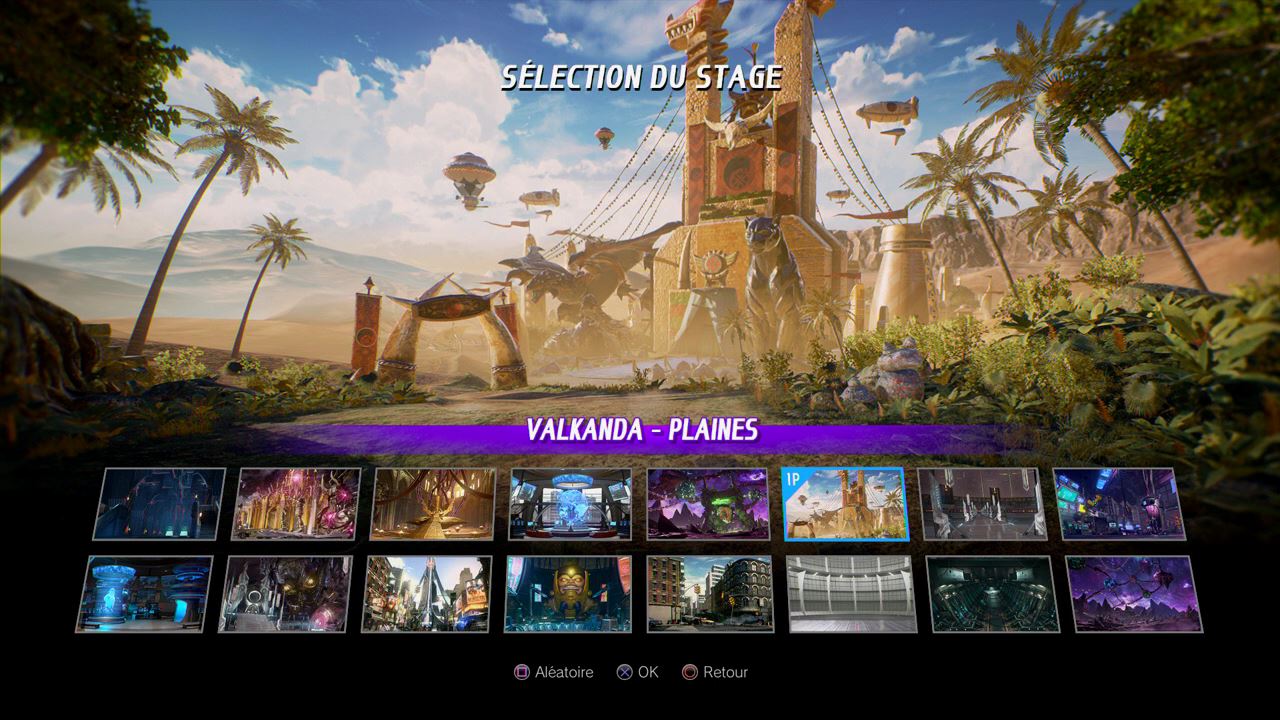Pick the golden throne hall stage
The height and width of the screenshot is (720, 1280).
tap(434, 504)
